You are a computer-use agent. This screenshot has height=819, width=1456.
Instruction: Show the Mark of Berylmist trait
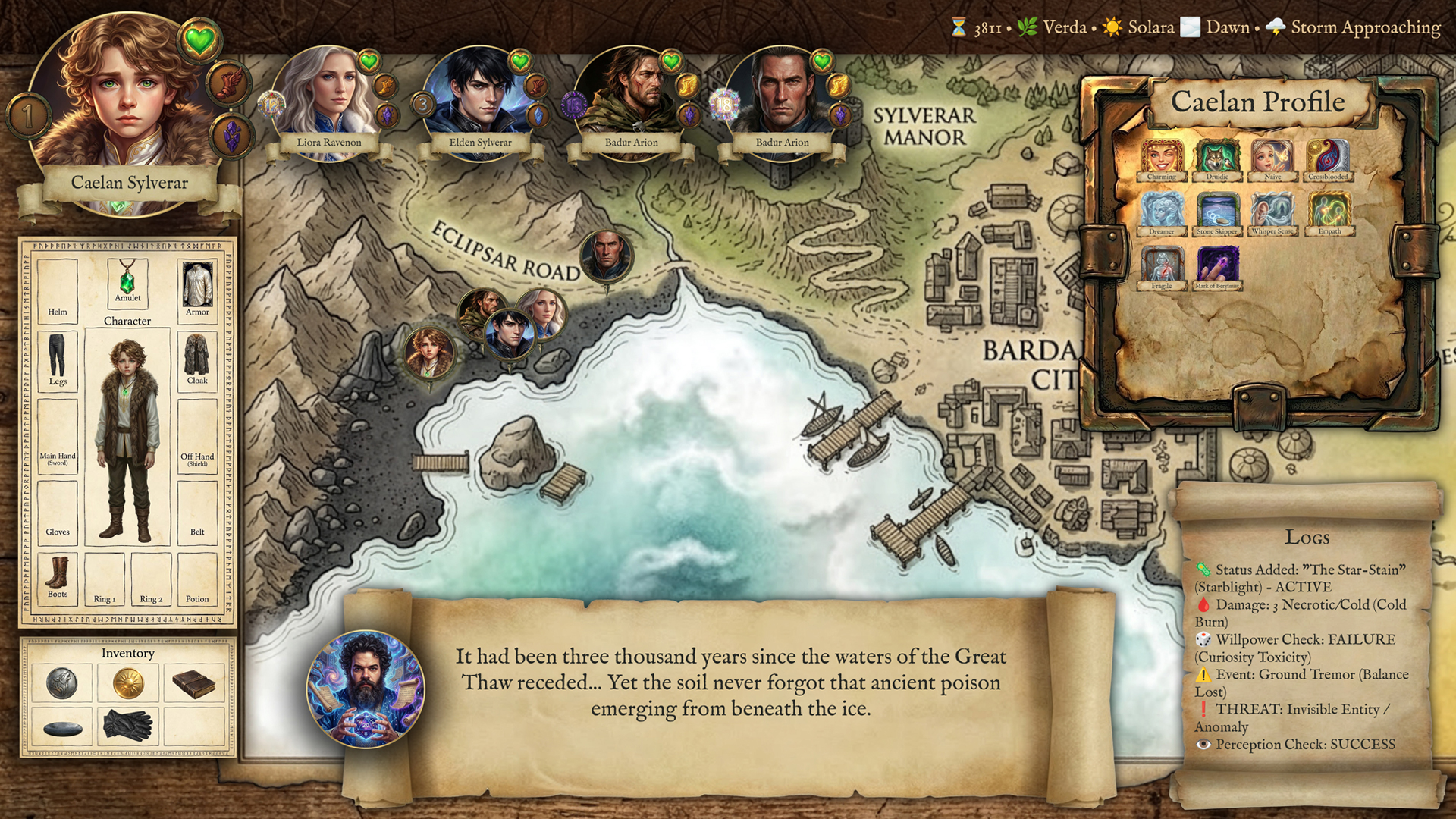[x=1217, y=267]
